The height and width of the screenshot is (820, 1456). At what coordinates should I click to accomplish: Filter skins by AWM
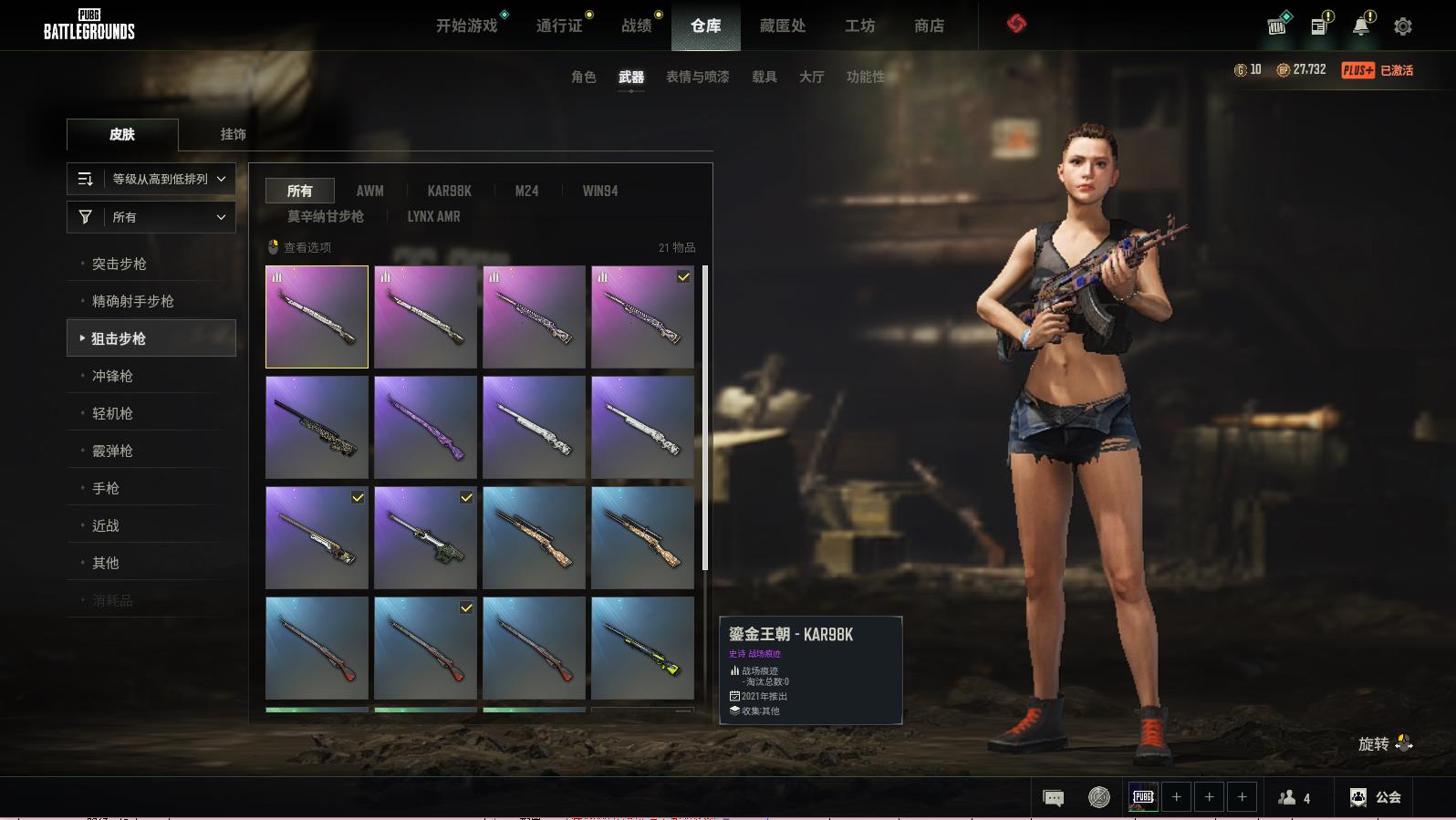[x=369, y=191]
